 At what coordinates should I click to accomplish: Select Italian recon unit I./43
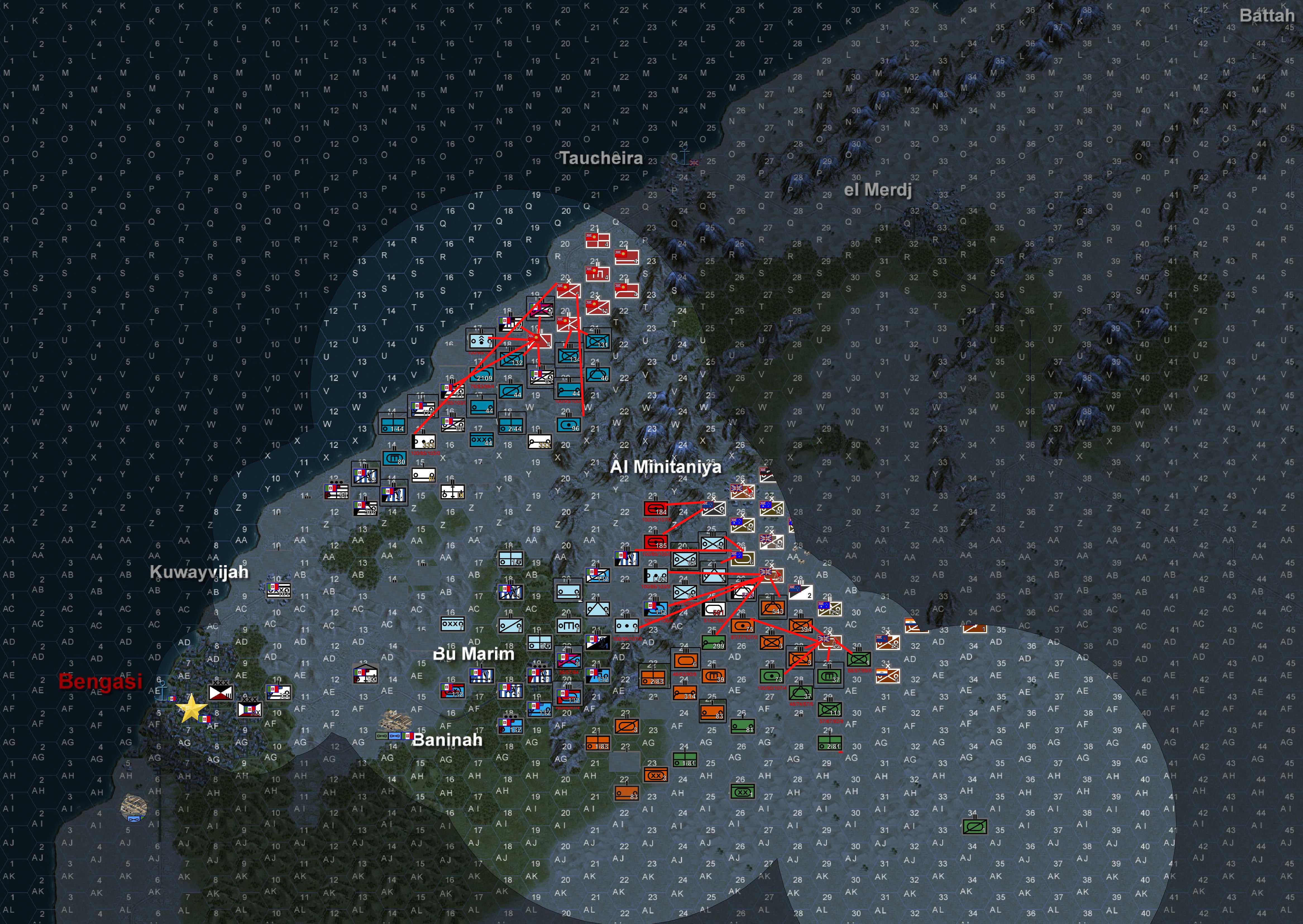pyautogui.click(x=656, y=577)
